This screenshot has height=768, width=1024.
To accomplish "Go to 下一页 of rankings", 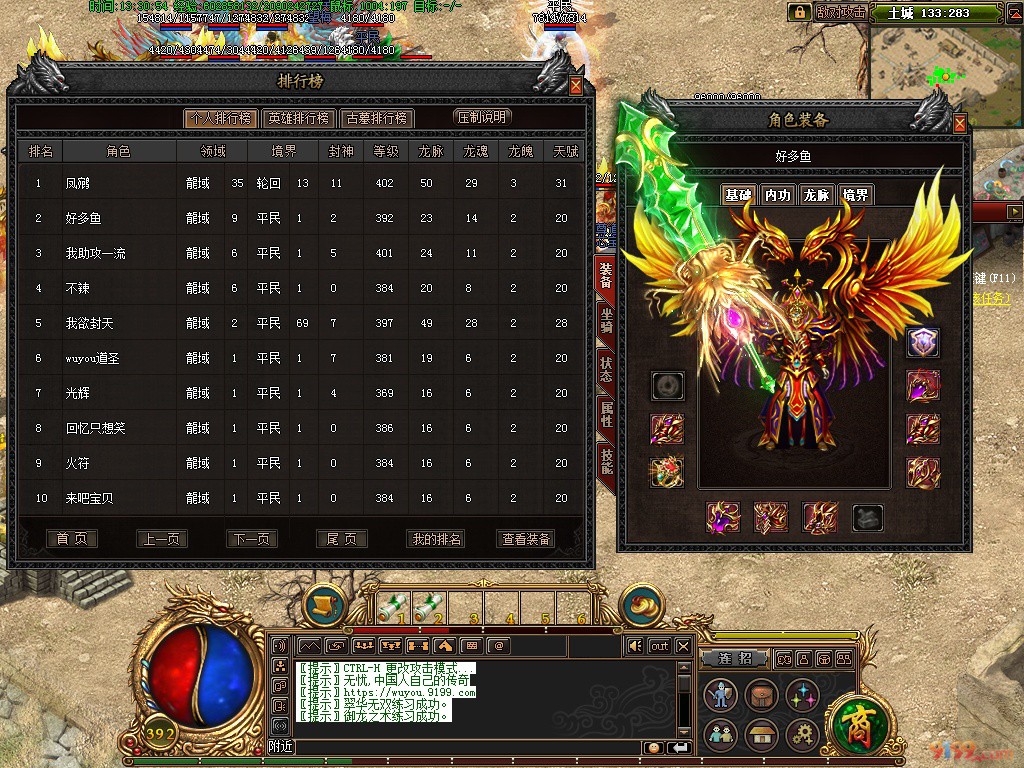I will click(251, 539).
